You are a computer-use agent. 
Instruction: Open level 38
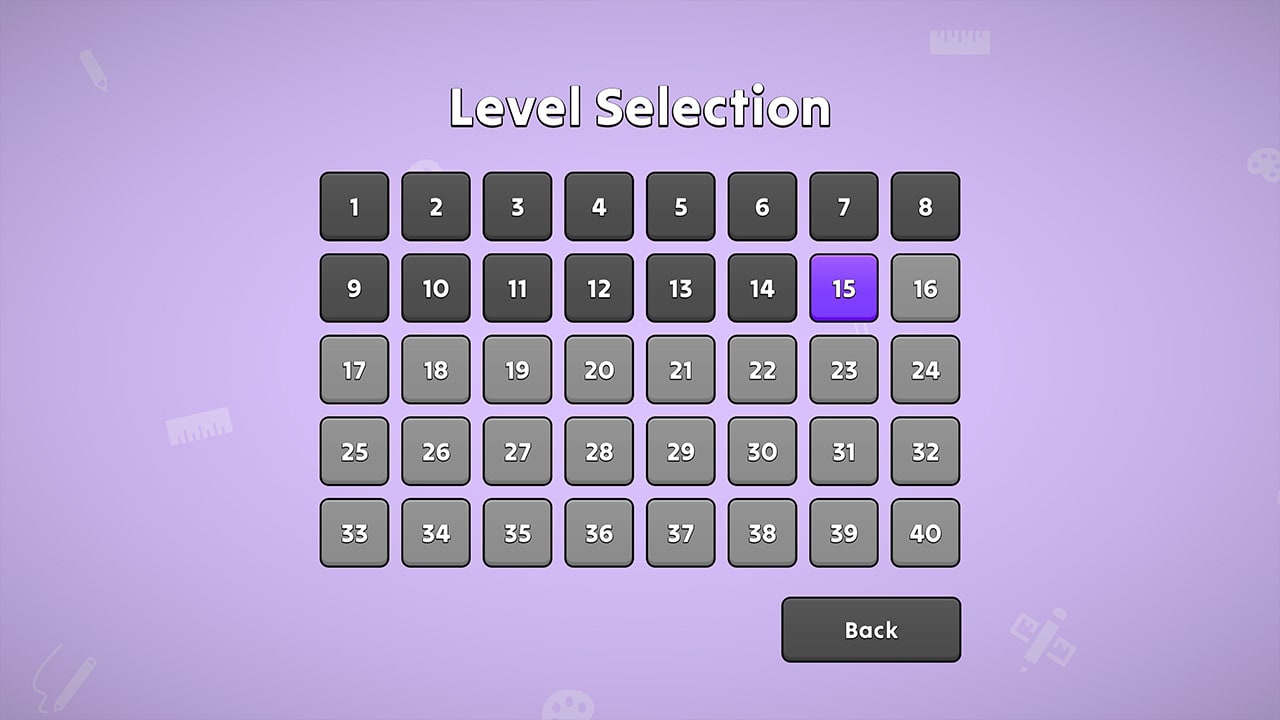coord(761,533)
